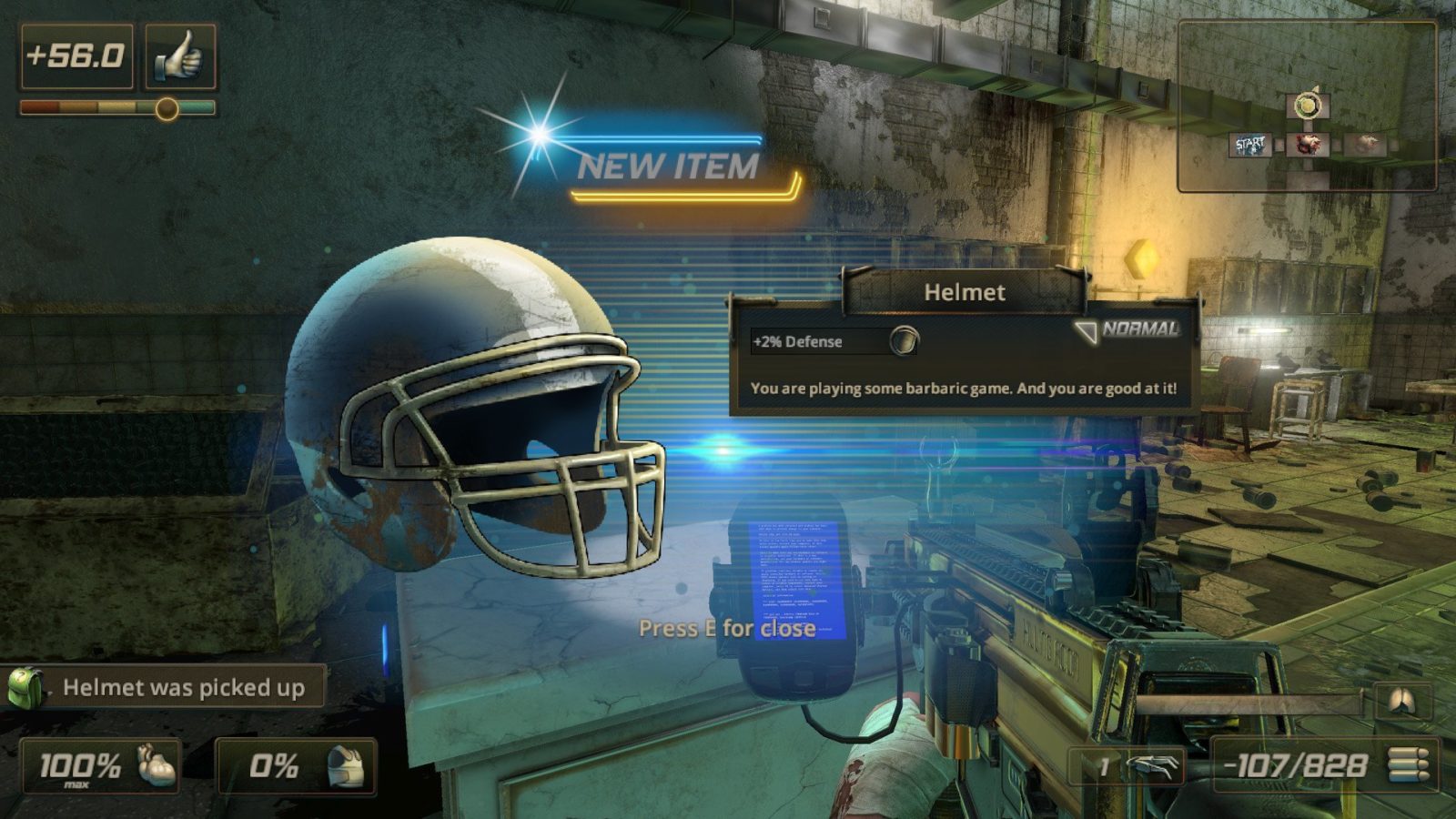Click the lungs stamina icon
1456x819 pixels.
point(1400,701)
